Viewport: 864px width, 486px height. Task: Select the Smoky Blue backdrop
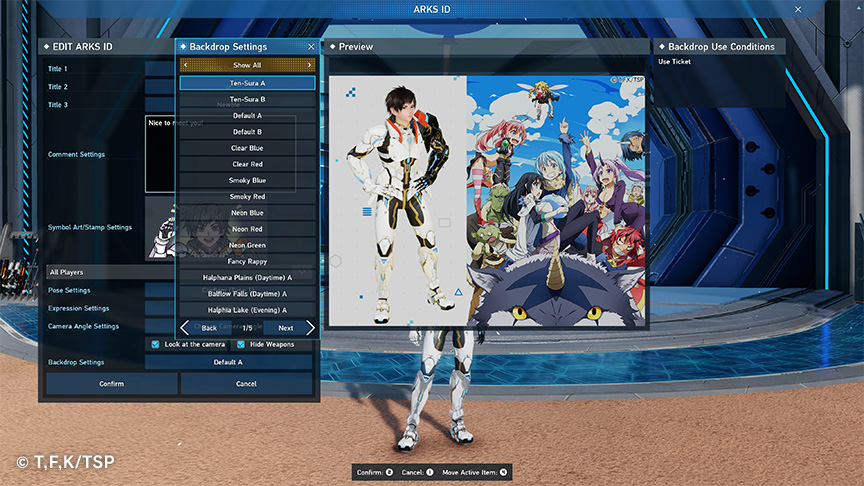(247, 180)
